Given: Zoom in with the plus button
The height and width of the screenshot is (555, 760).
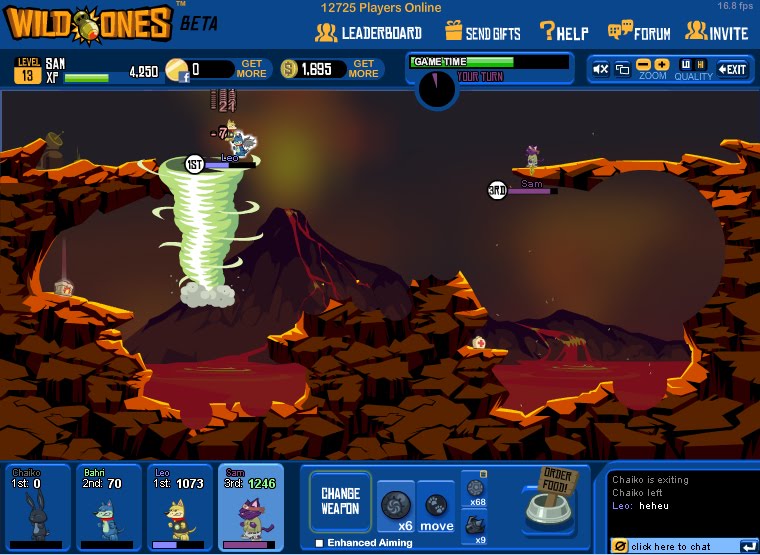Looking at the screenshot, I should [x=662, y=65].
